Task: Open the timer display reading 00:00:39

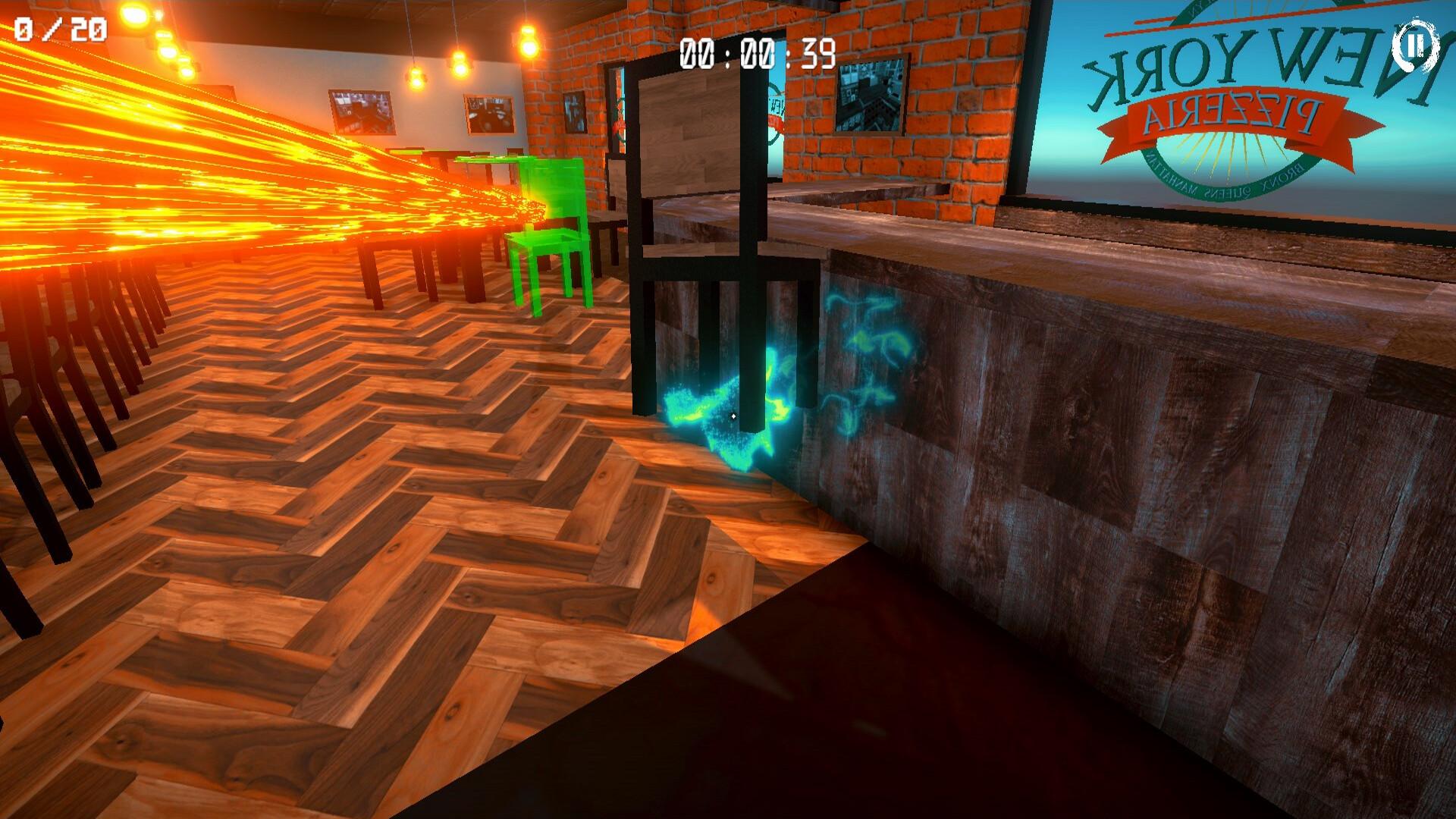Action: pyautogui.click(x=758, y=53)
